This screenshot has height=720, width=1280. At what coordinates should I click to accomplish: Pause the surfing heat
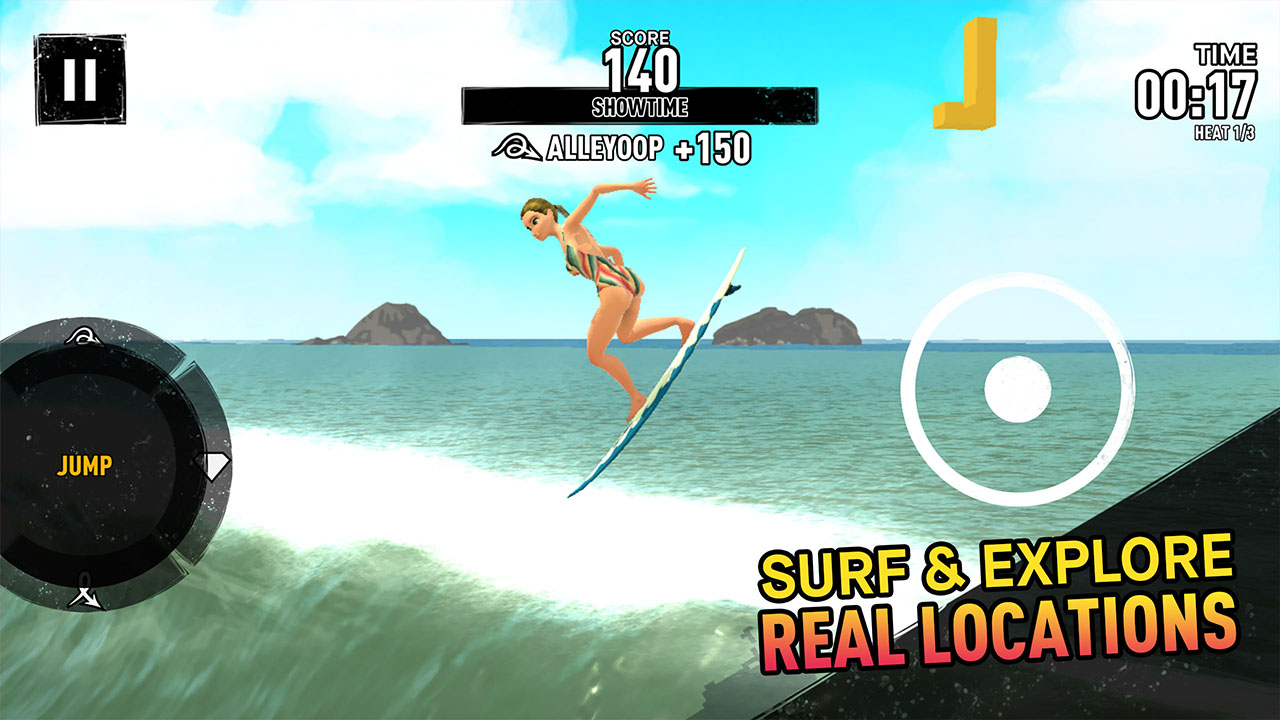tap(80, 79)
